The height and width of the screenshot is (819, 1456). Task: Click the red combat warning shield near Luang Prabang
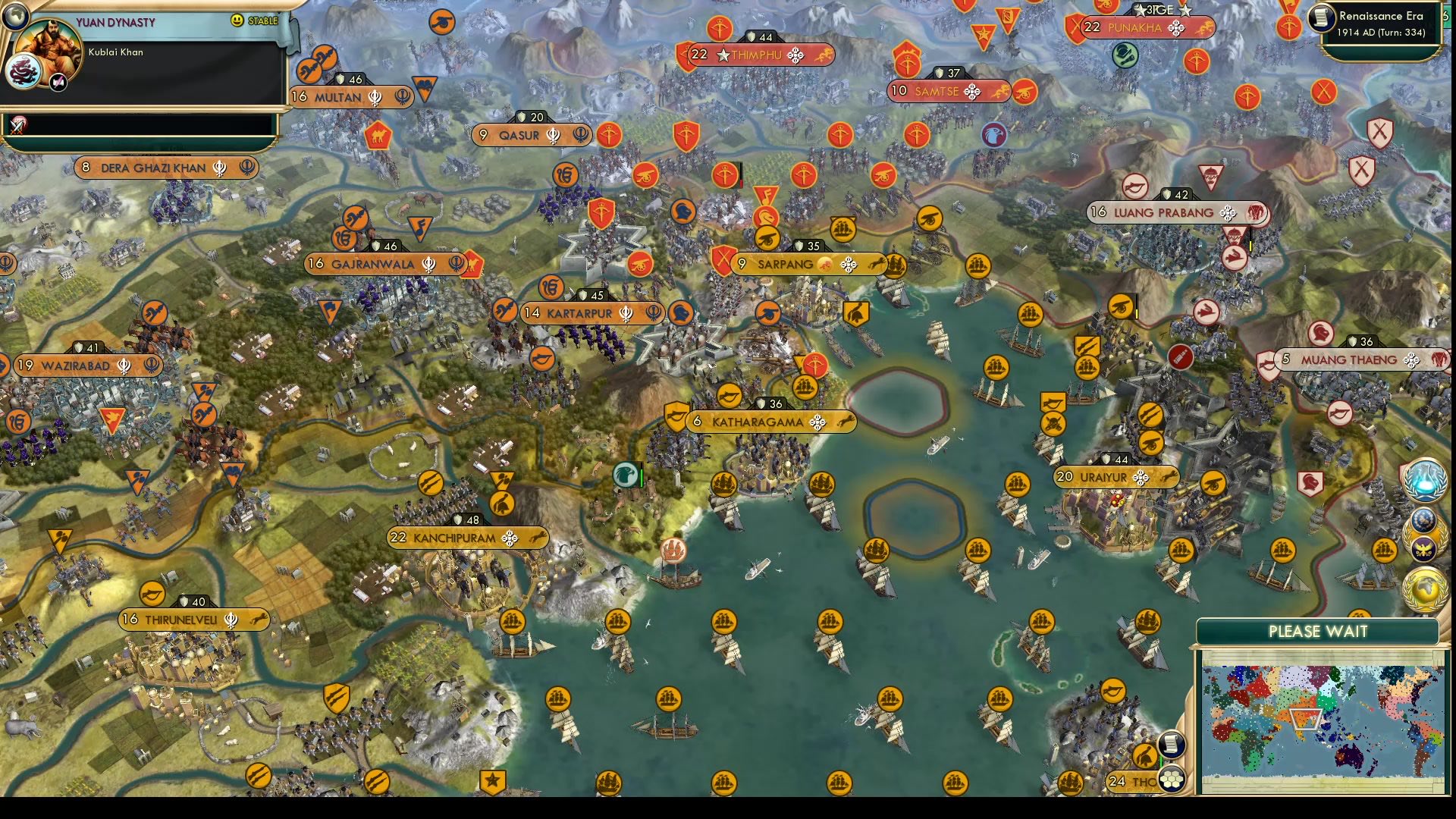pyautogui.click(x=1362, y=171)
